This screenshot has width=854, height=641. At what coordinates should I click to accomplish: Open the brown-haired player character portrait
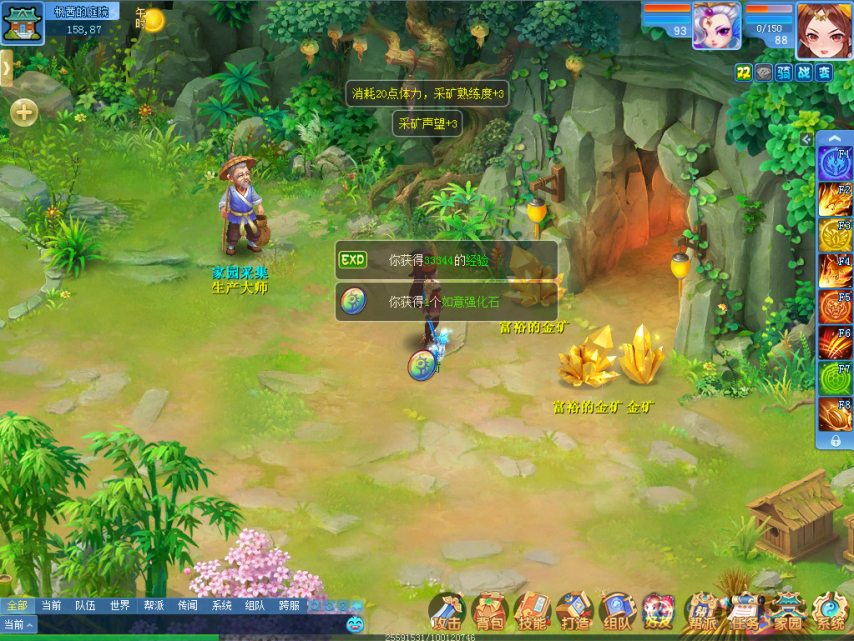(824, 28)
